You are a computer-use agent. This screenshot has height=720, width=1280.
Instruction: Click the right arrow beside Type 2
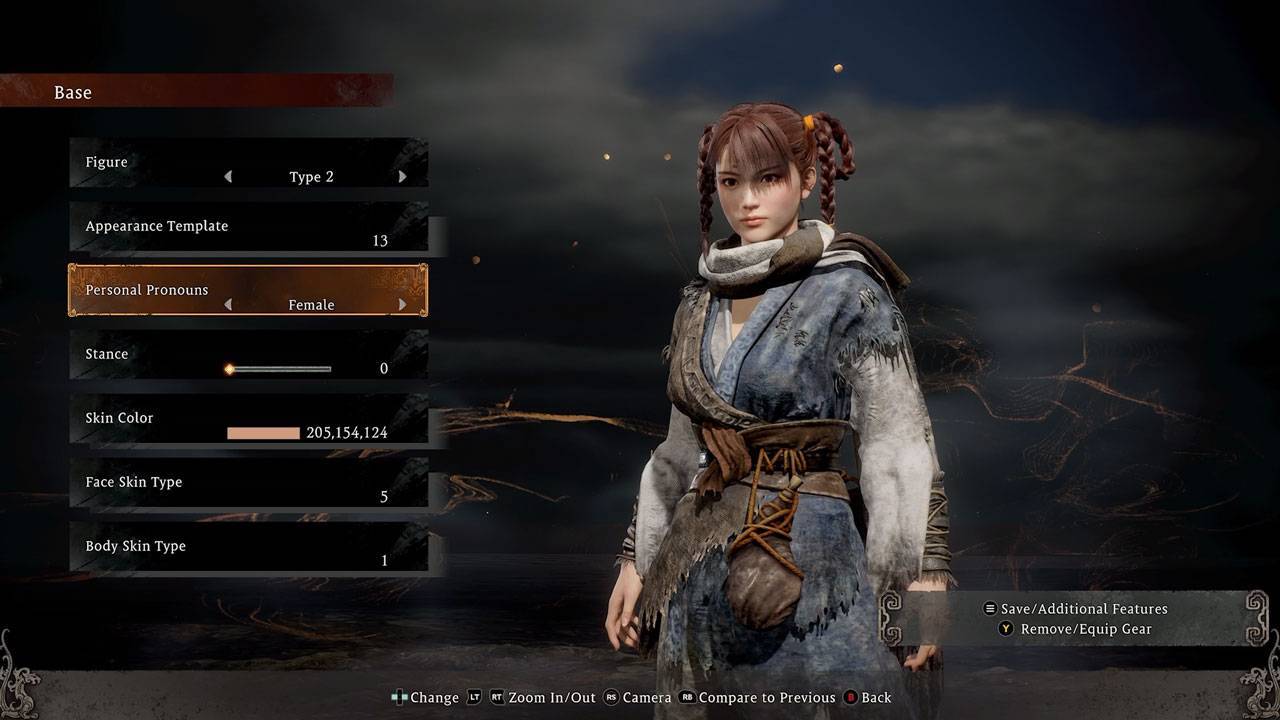[x=402, y=177]
